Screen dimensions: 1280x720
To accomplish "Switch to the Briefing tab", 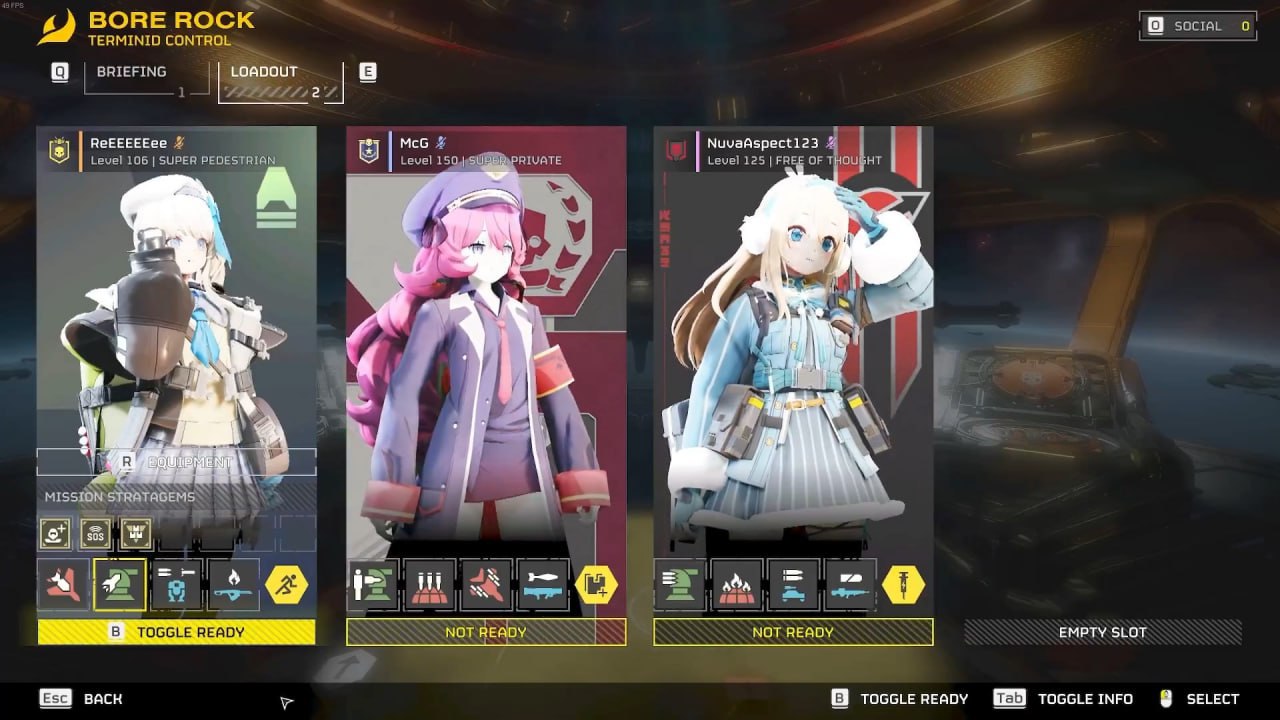I will [134, 76].
